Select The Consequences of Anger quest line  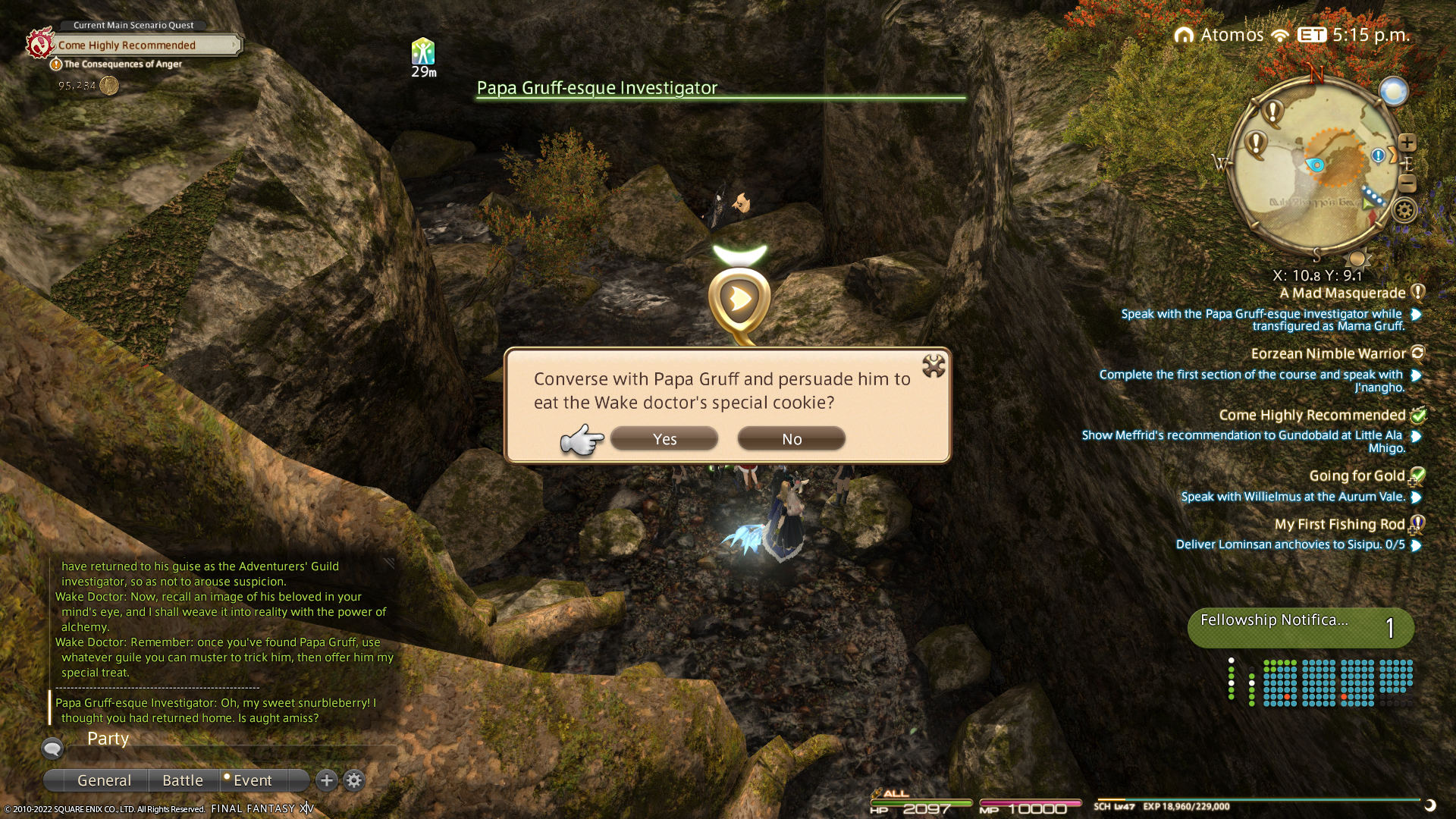(123, 64)
